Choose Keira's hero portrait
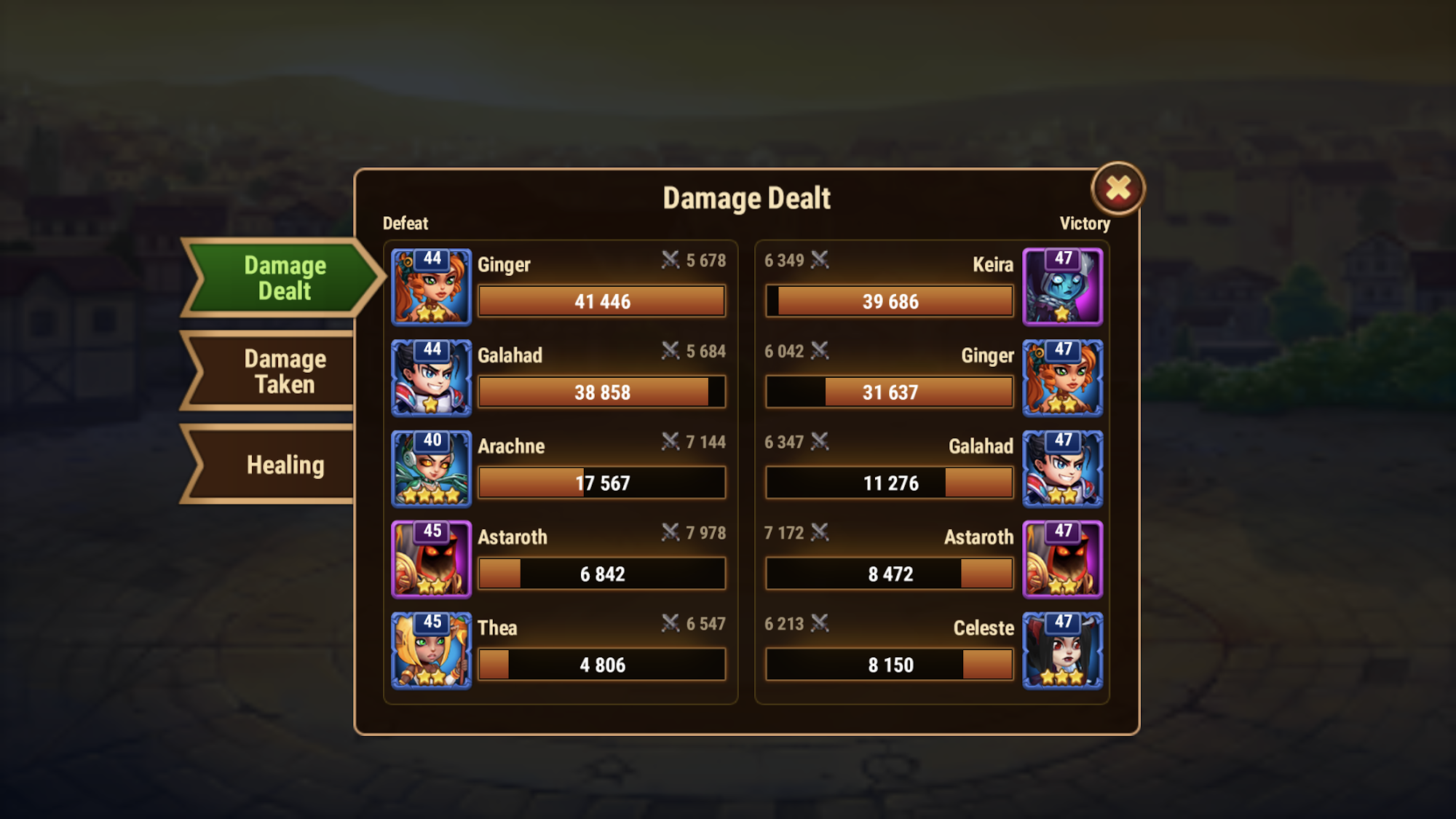1456x819 pixels. tap(1062, 287)
